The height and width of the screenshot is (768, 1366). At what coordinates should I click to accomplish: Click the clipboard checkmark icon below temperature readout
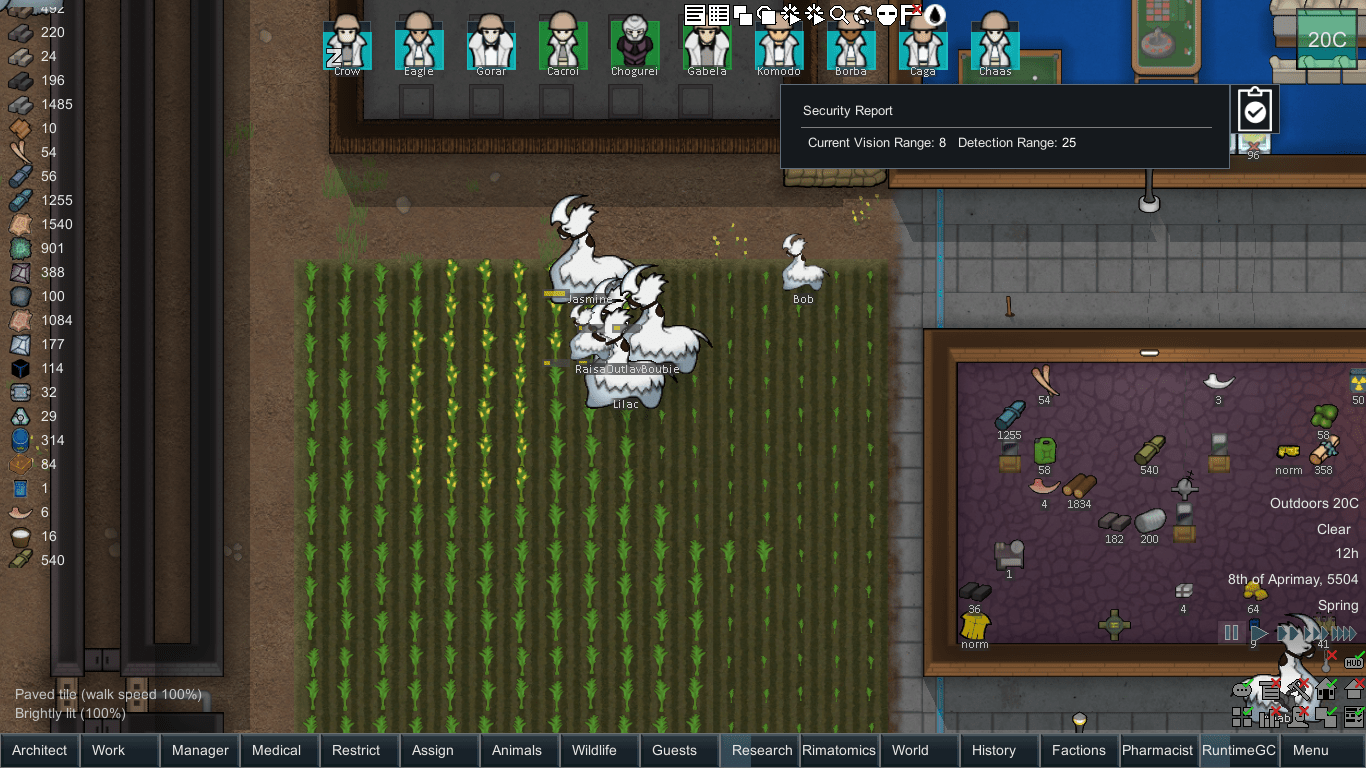pyautogui.click(x=1255, y=109)
